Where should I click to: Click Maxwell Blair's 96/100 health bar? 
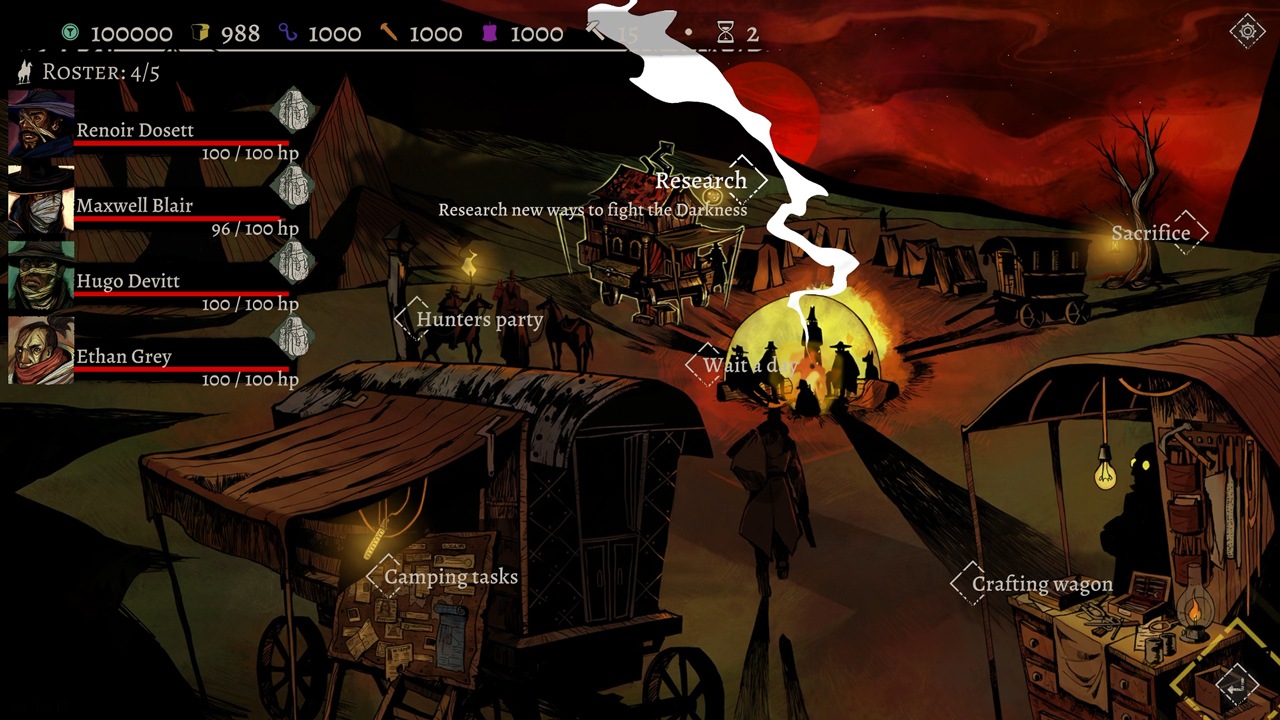pos(177,216)
